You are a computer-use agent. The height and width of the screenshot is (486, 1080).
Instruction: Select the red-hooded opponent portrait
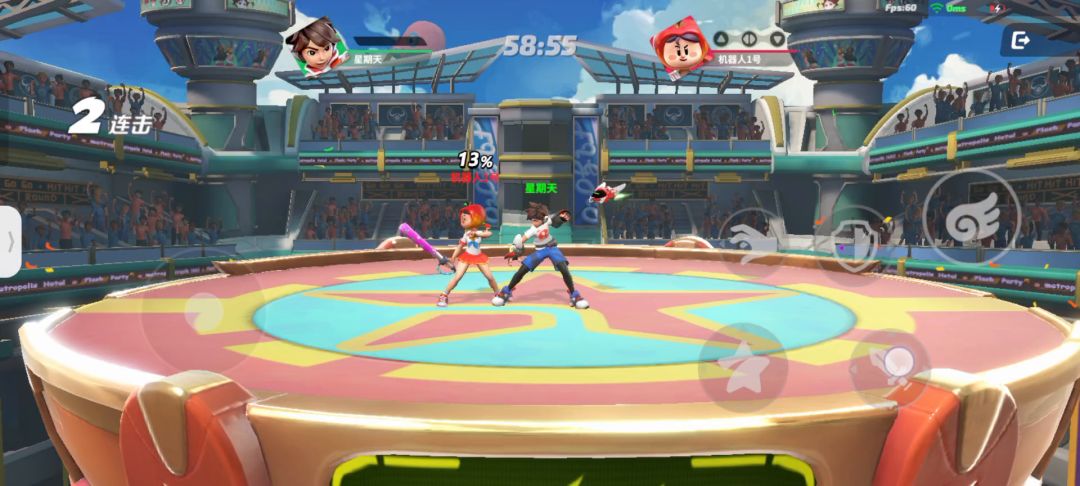(x=682, y=45)
